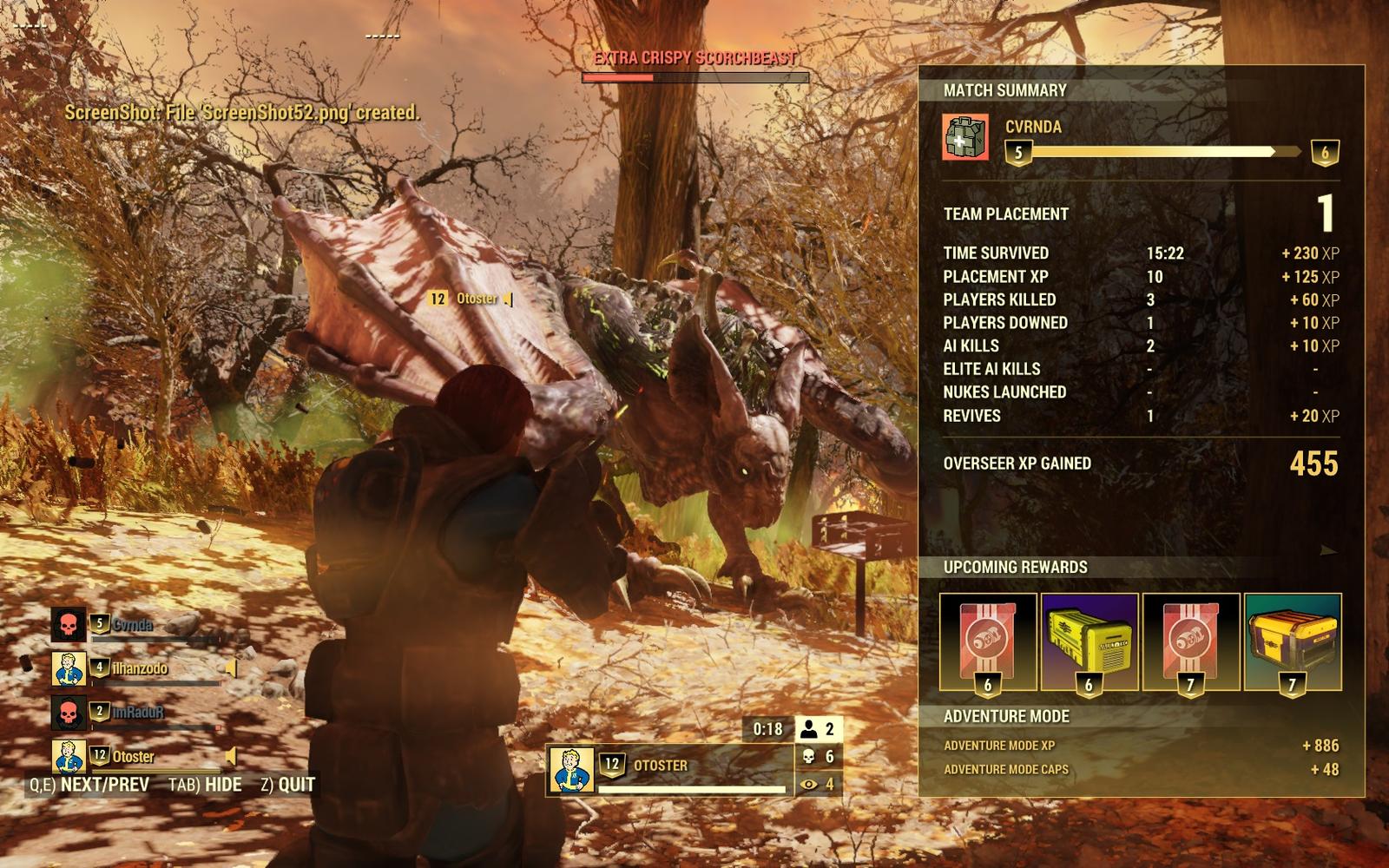Click the CVRNDA medic backpack icon
The width and height of the screenshot is (1389, 868).
[x=965, y=138]
